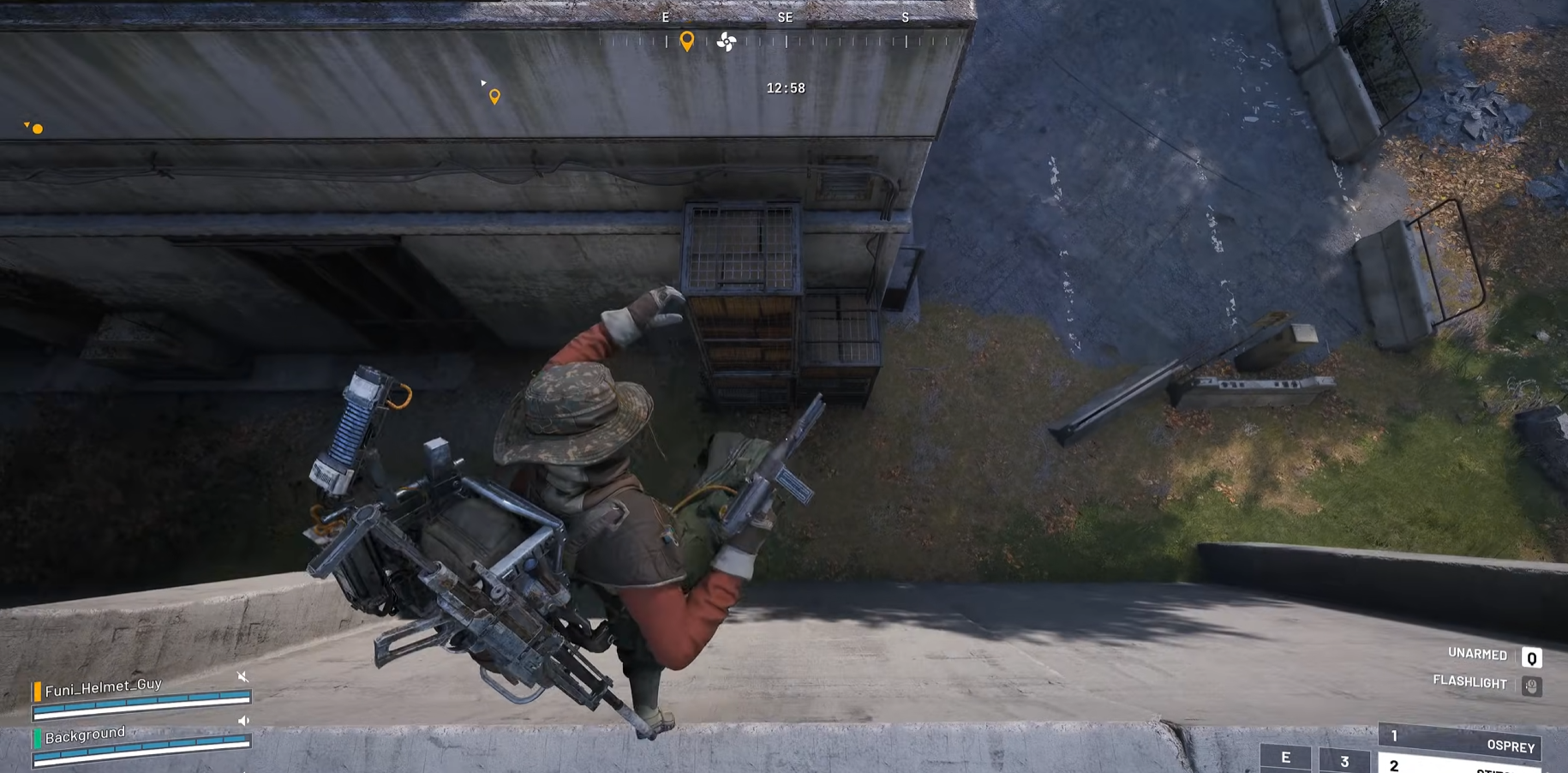The height and width of the screenshot is (773, 1568).
Task: Select the Osprey weapon slot
Action: pos(1460,742)
